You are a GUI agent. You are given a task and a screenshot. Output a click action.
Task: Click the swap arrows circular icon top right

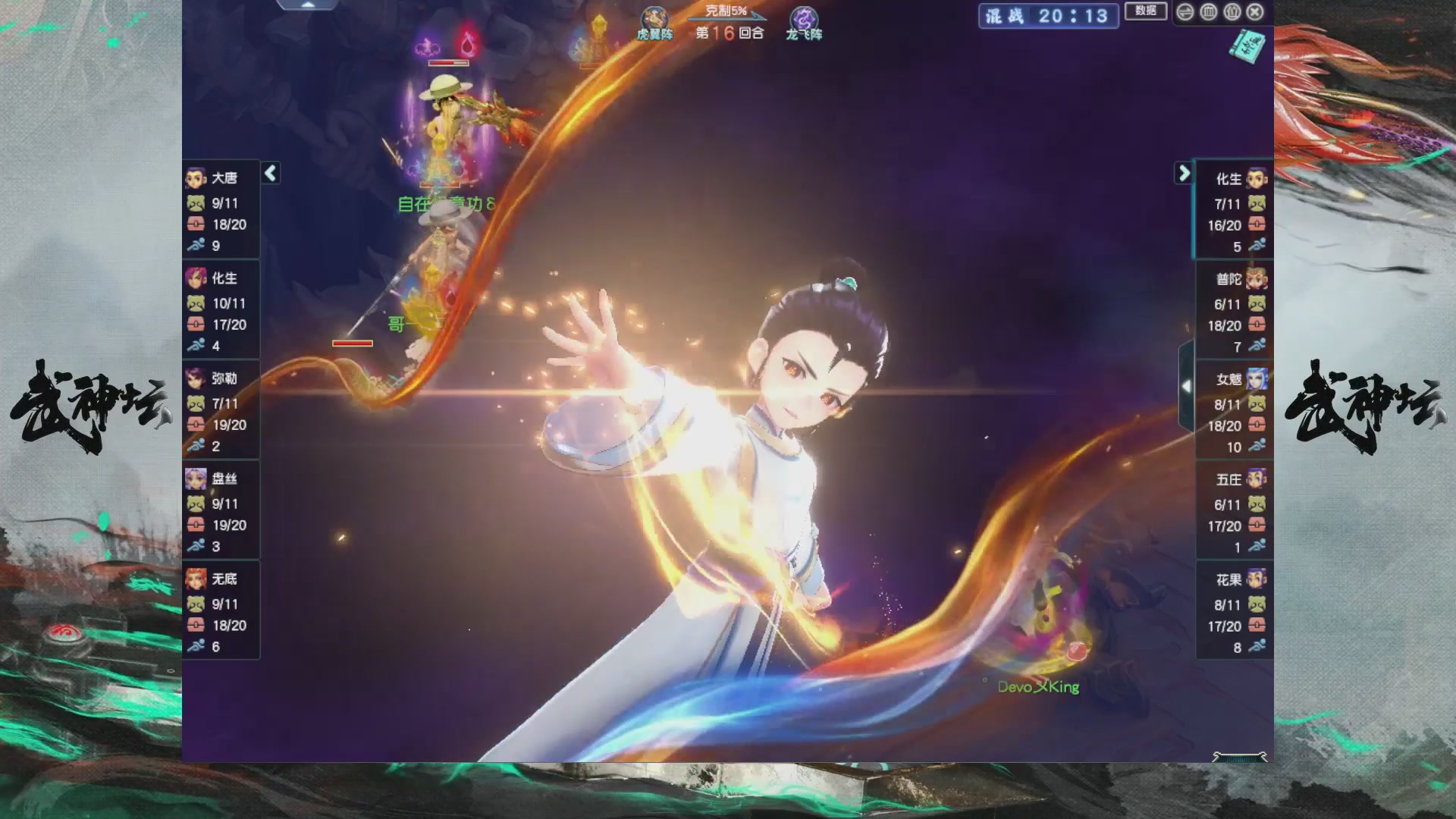pyautogui.click(x=1185, y=12)
